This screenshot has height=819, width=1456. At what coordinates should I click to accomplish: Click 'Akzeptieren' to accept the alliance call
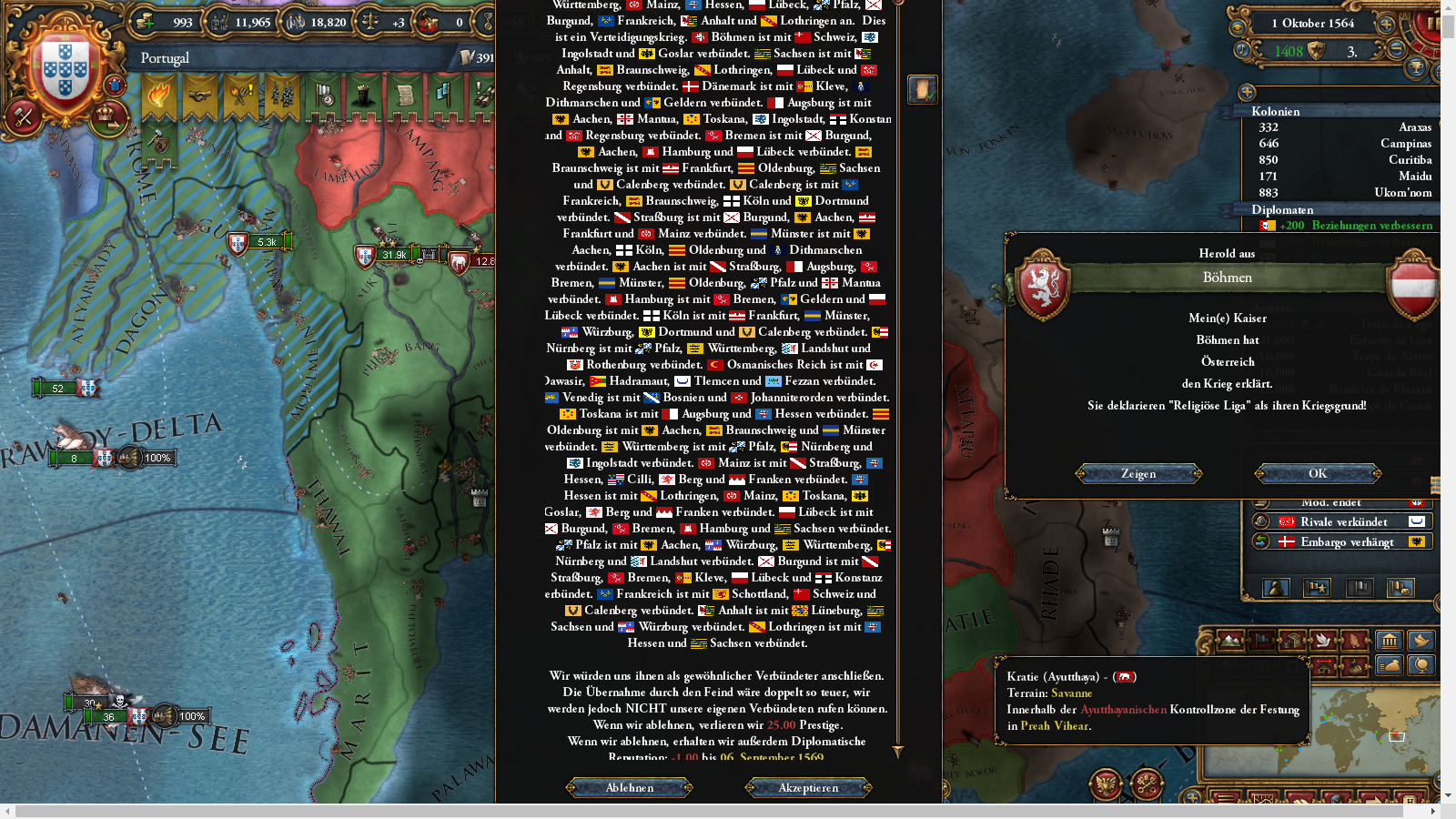[806, 787]
